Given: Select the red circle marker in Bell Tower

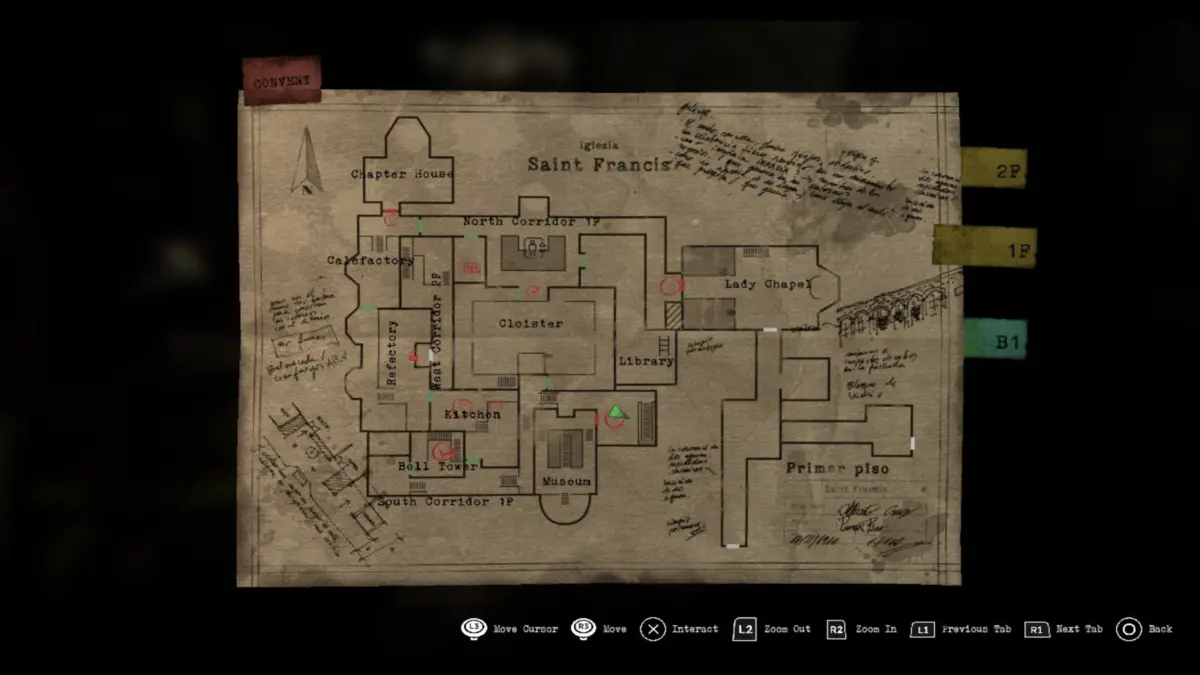Looking at the screenshot, I should pyautogui.click(x=438, y=453).
